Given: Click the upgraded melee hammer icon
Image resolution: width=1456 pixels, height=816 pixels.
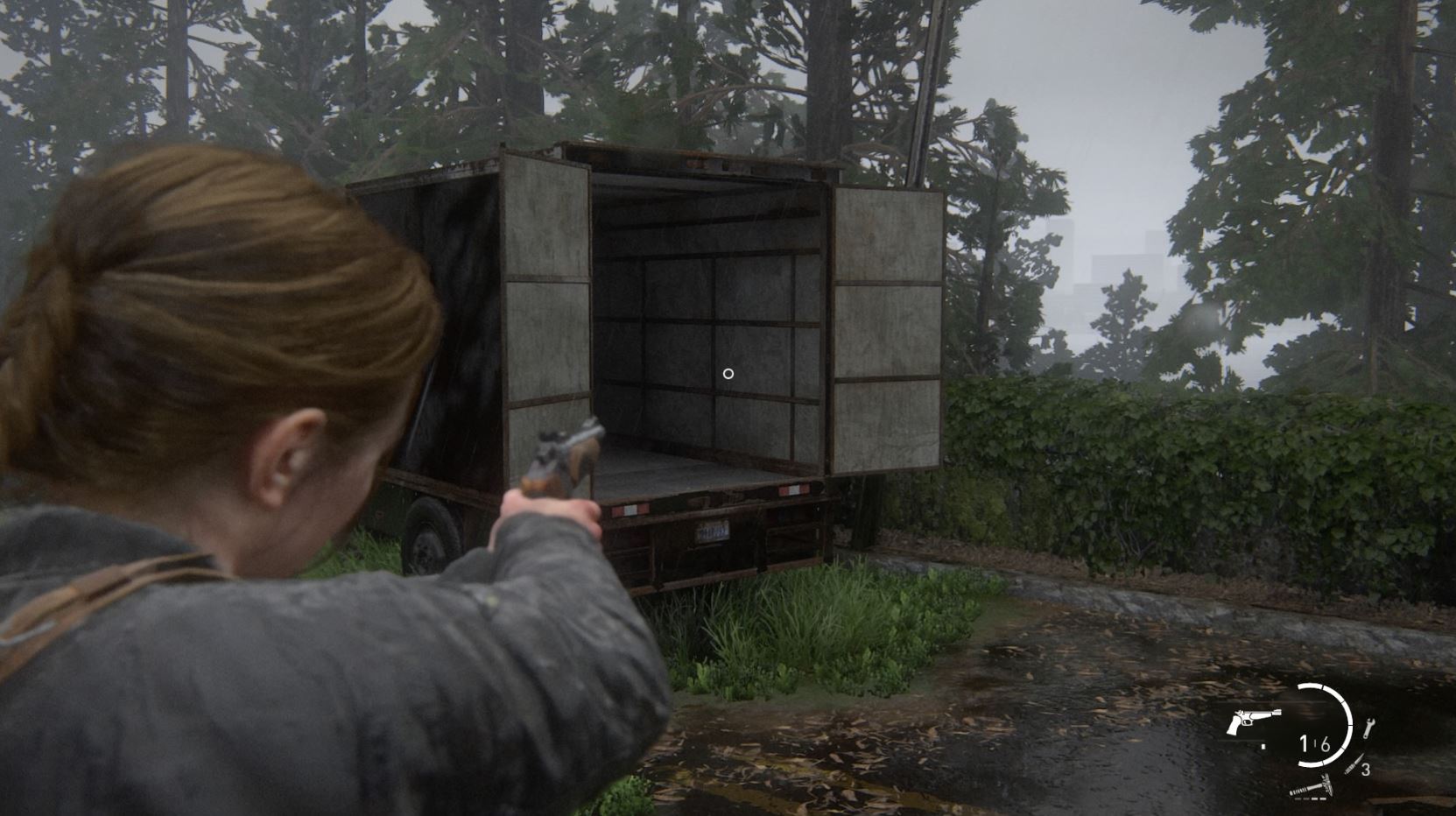Looking at the screenshot, I should click(x=1312, y=787).
